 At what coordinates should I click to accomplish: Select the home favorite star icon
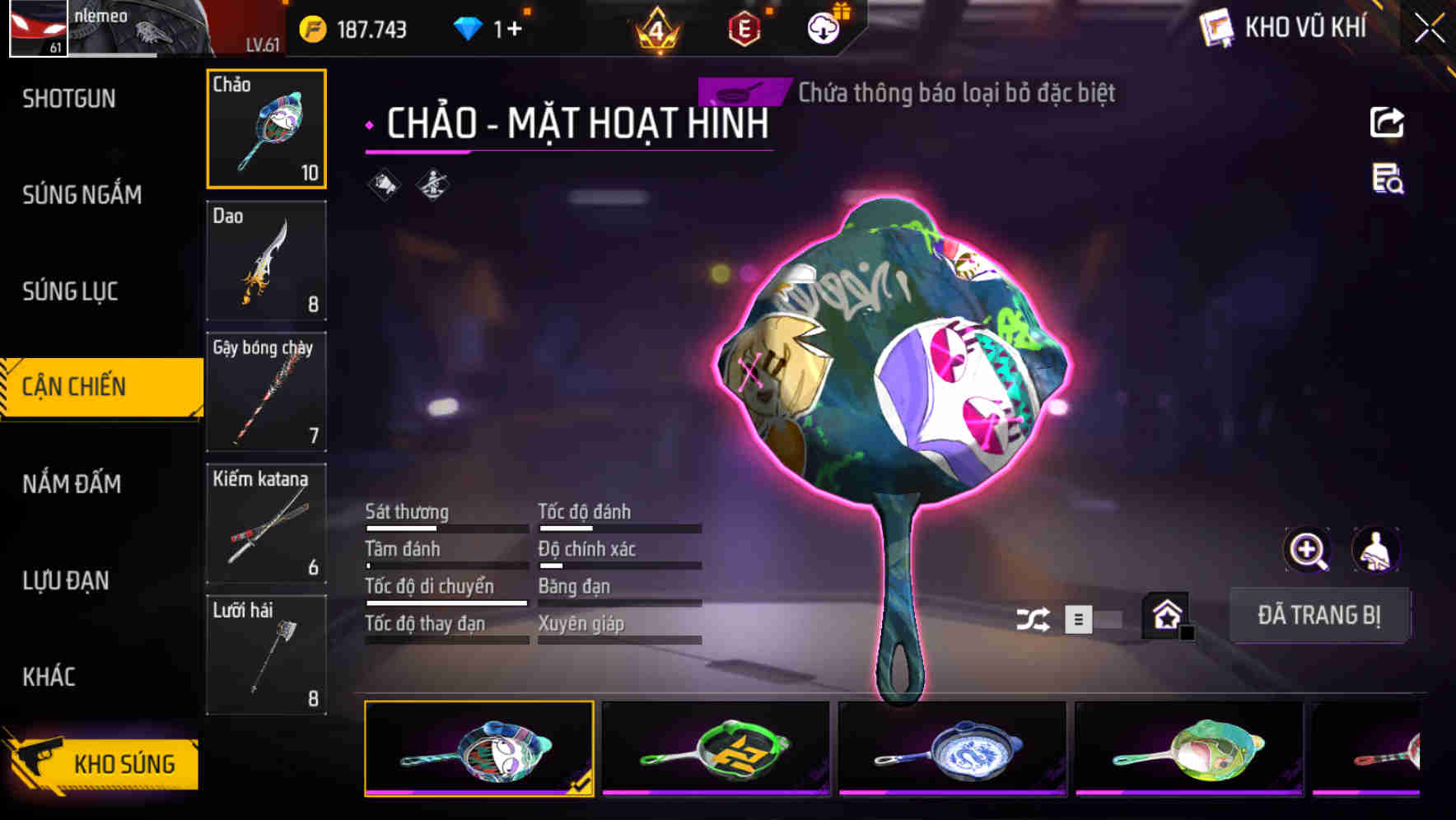click(1166, 613)
